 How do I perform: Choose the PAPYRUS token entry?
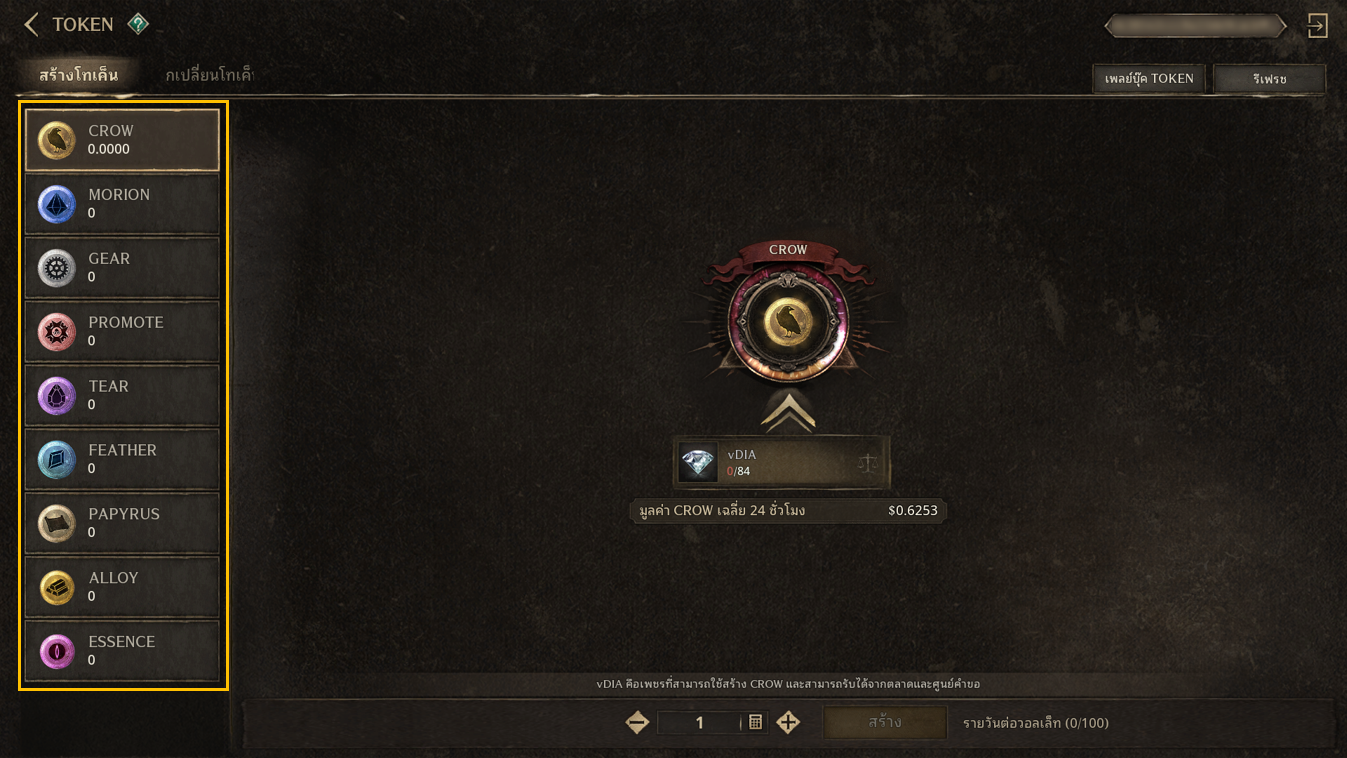click(x=122, y=524)
